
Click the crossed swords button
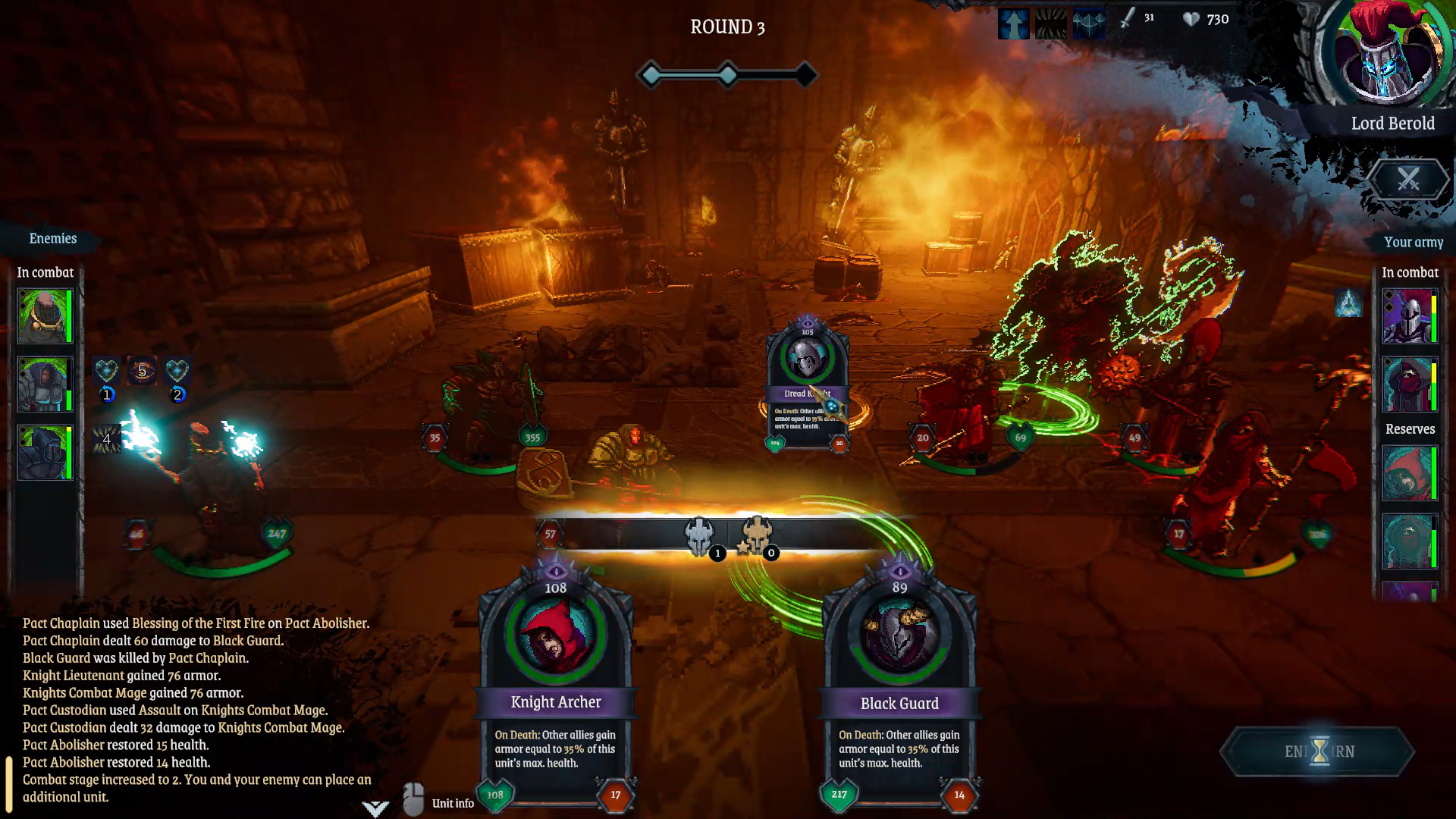[1408, 180]
